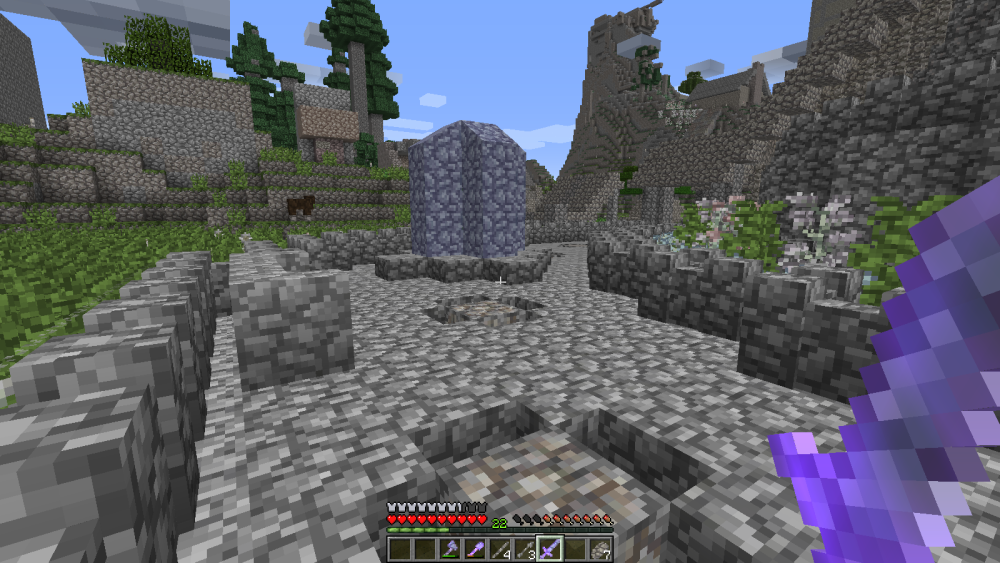Switch to the cobblestone stack slot
1000x563 pixels.
[598, 548]
